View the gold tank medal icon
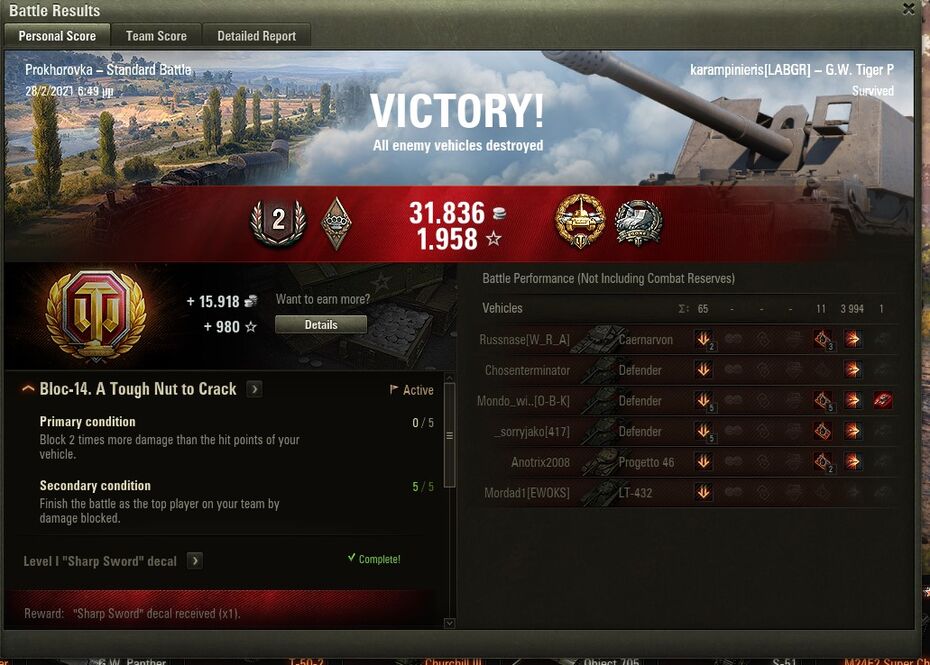Image resolution: width=930 pixels, height=665 pixels. [580, 221]
